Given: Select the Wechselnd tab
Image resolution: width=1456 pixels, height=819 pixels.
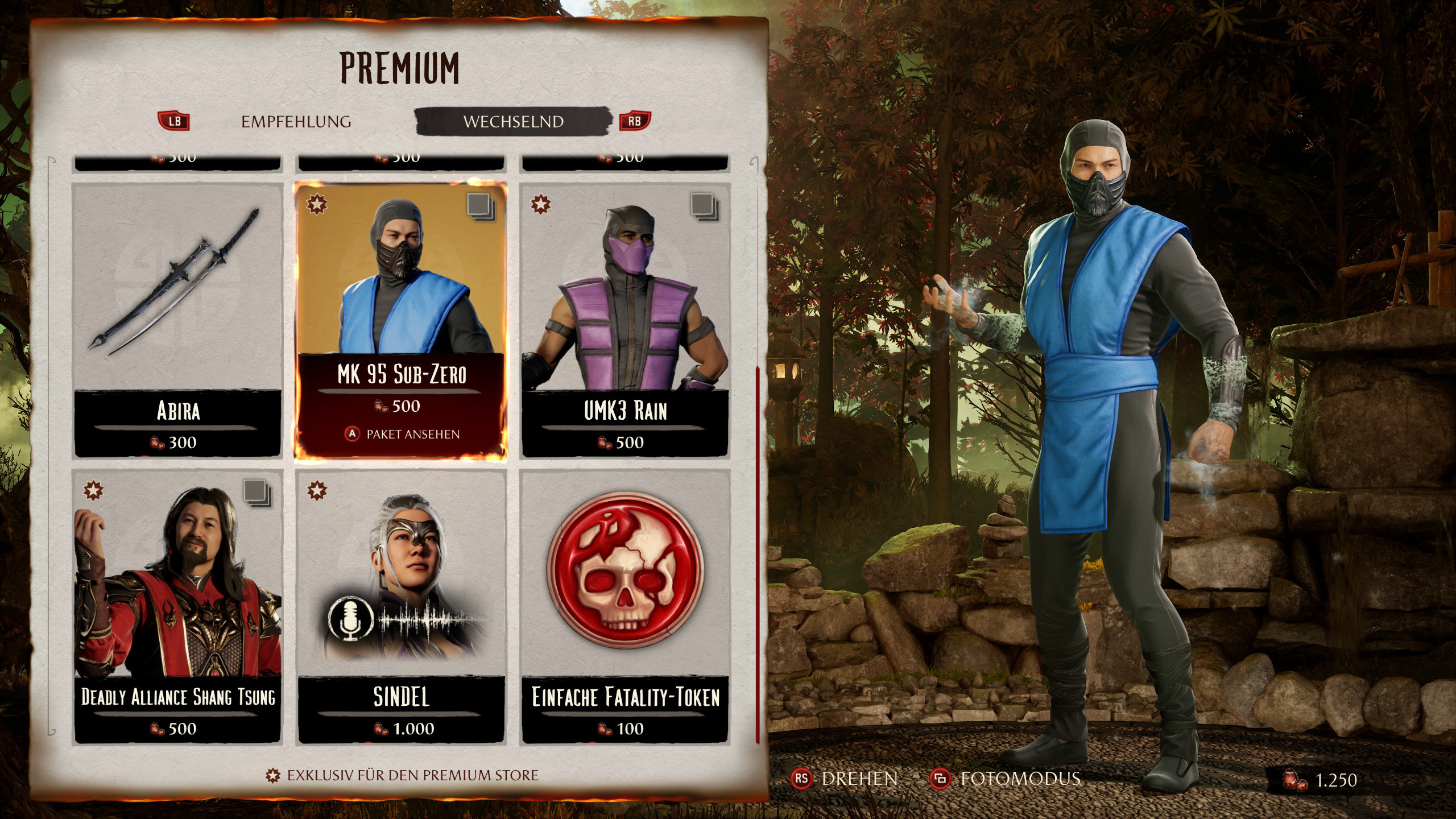Looking at the screenshot, I should (513, 122).
